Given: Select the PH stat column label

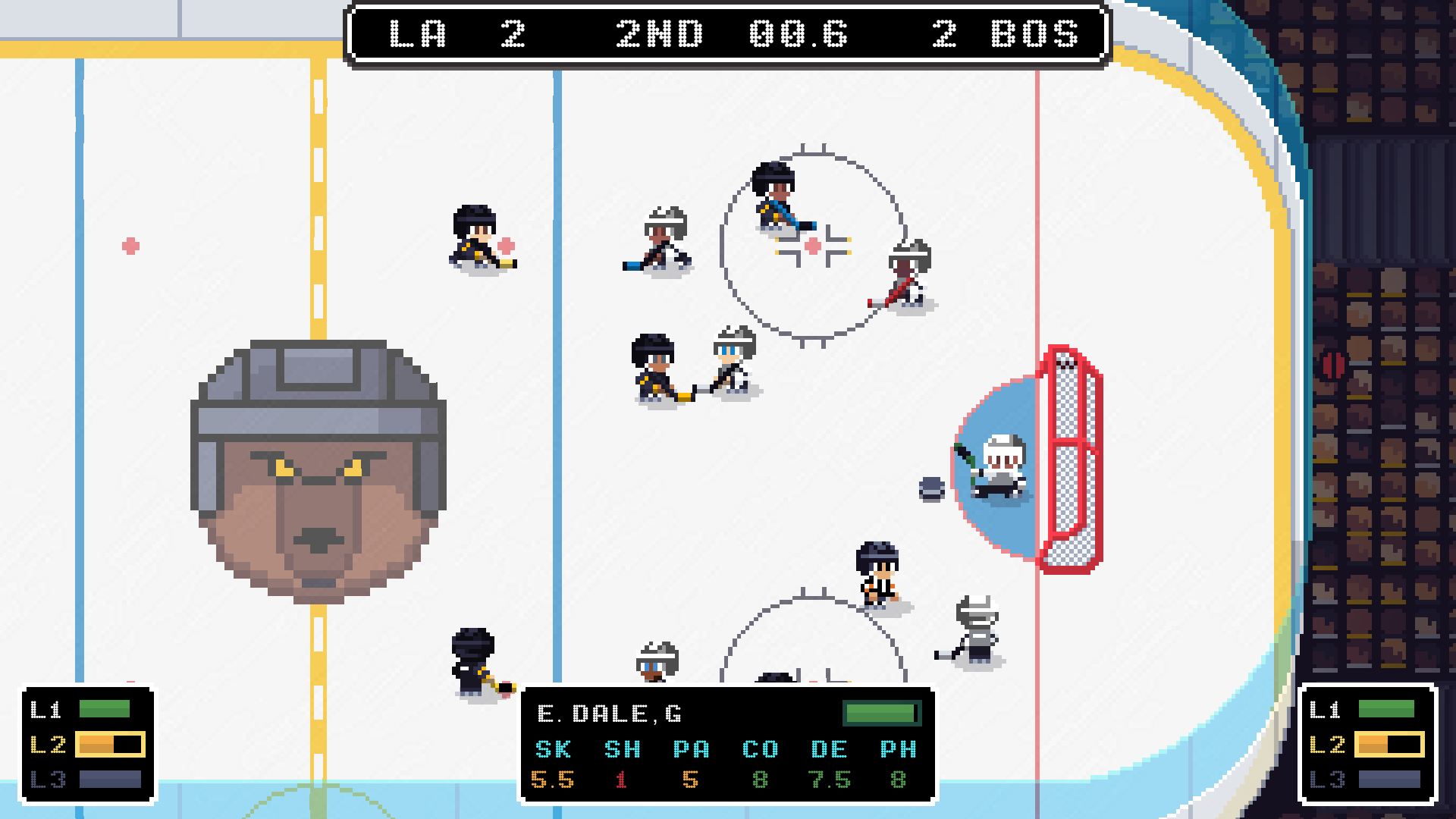Looking at the screenshot, I should coord(900,749).
